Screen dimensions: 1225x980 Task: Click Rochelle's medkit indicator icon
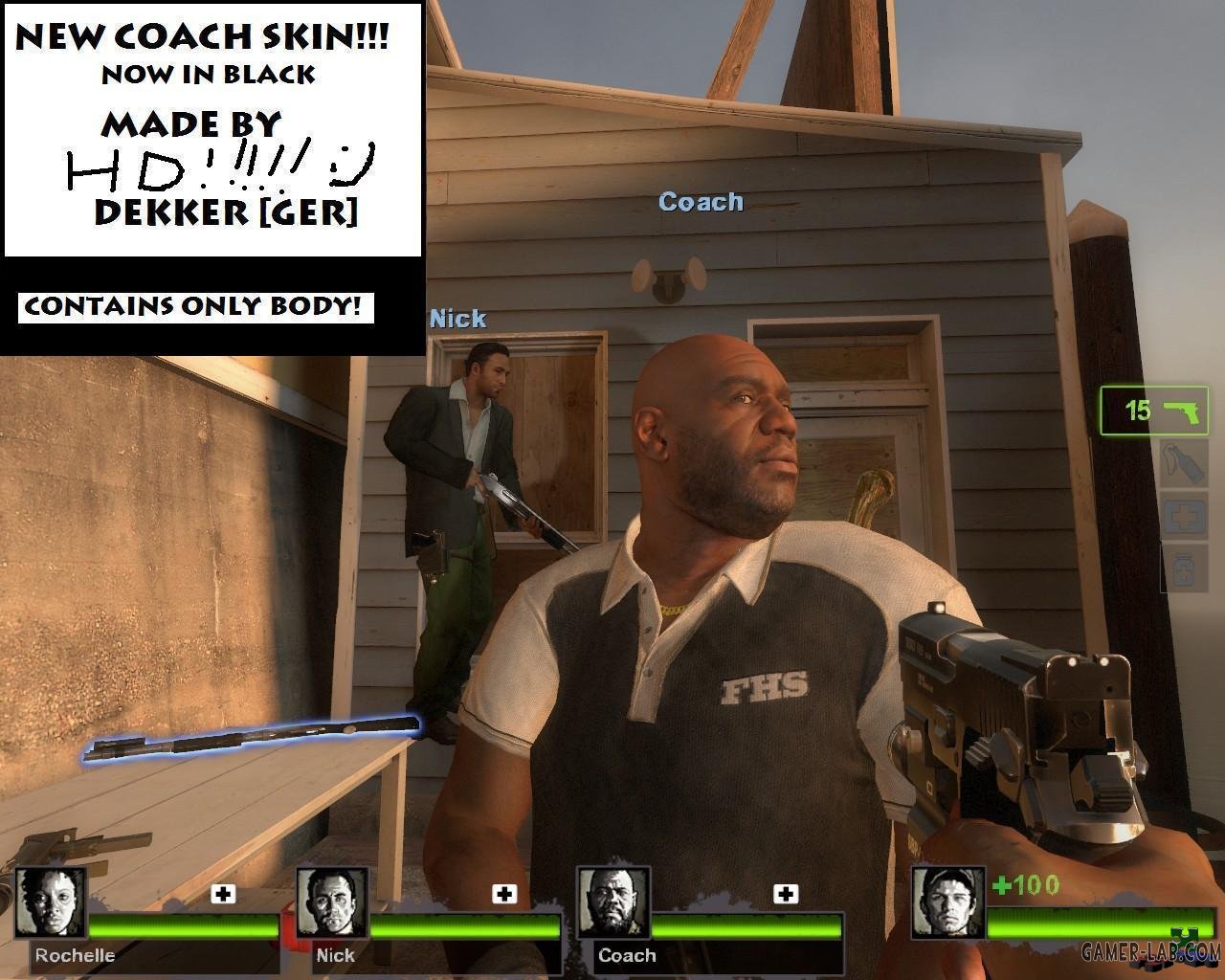click(223, 894)
